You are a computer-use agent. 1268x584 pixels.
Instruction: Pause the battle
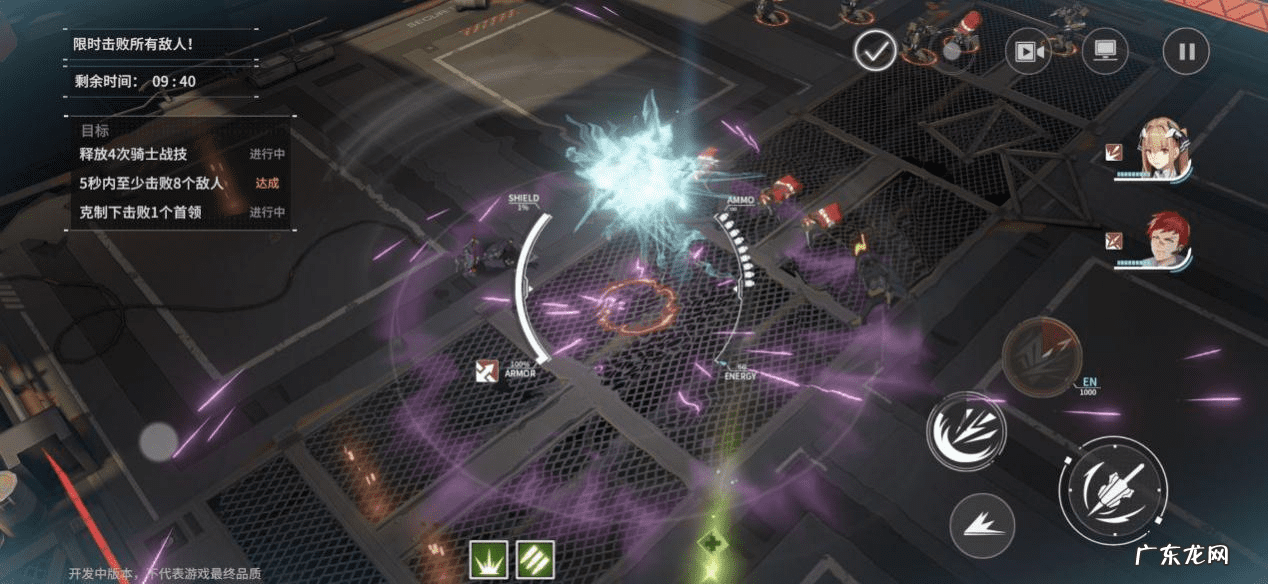(x=1186, y=51)
